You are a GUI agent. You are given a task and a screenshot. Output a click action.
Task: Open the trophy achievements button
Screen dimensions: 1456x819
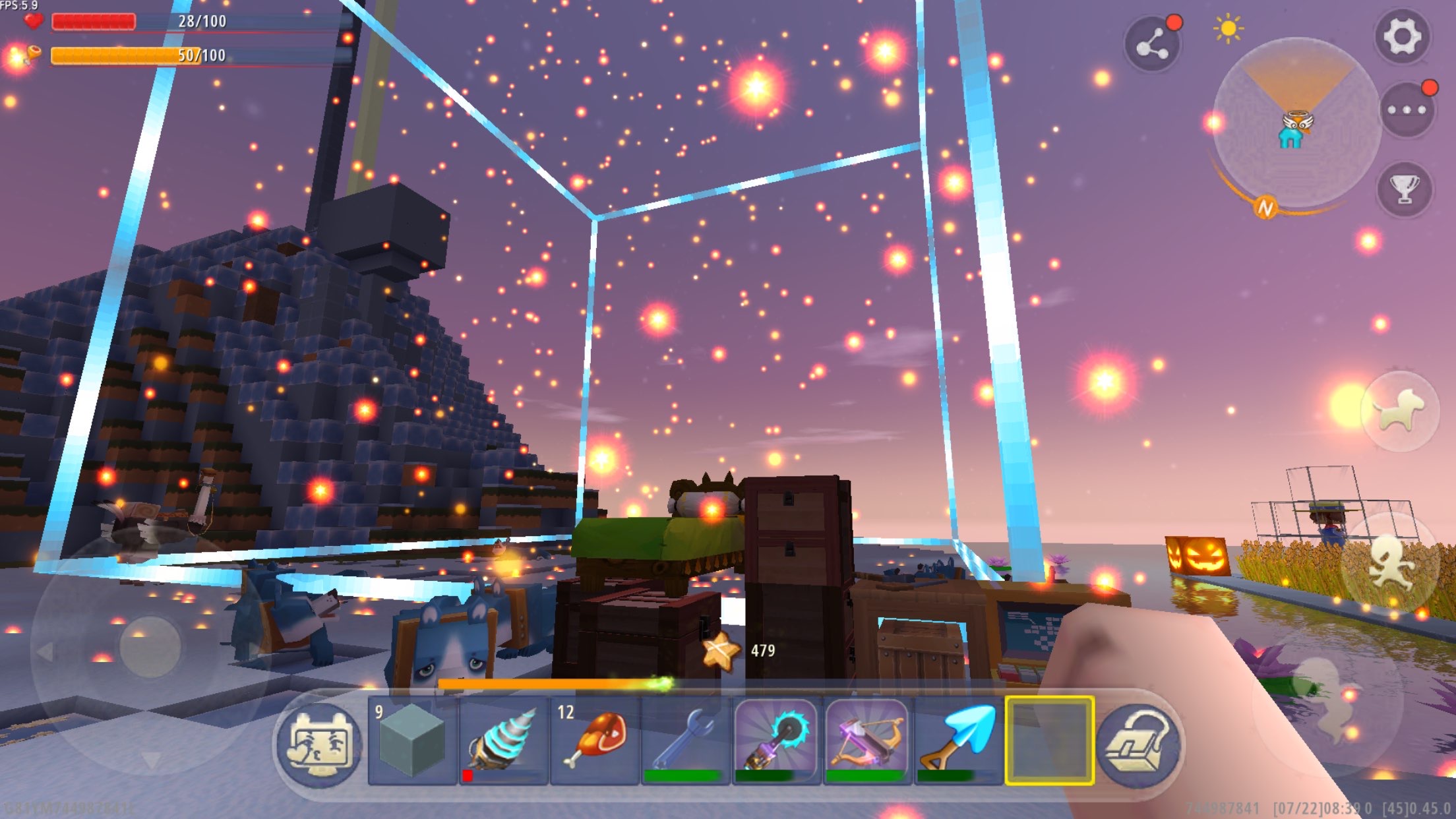pyautogui.click(x=1405, y=189)
